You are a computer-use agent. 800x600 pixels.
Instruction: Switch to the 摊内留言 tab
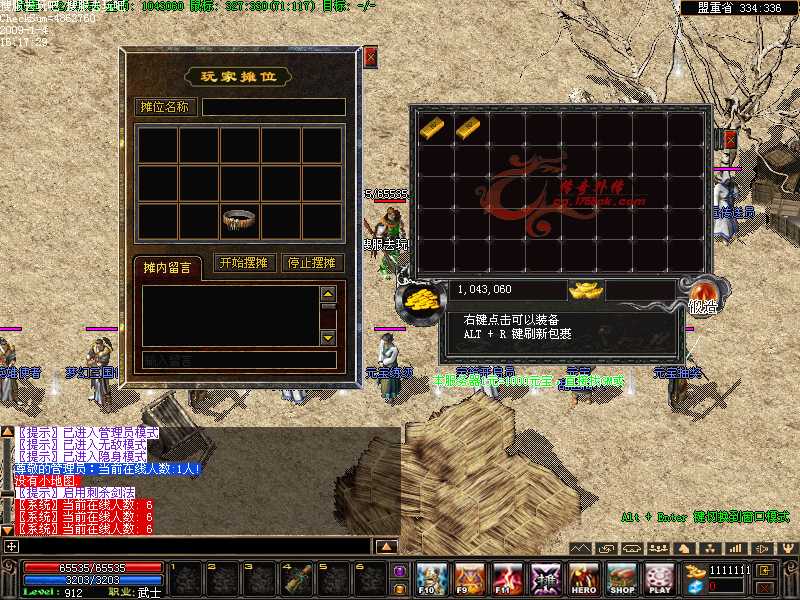[x=167, y=267]
